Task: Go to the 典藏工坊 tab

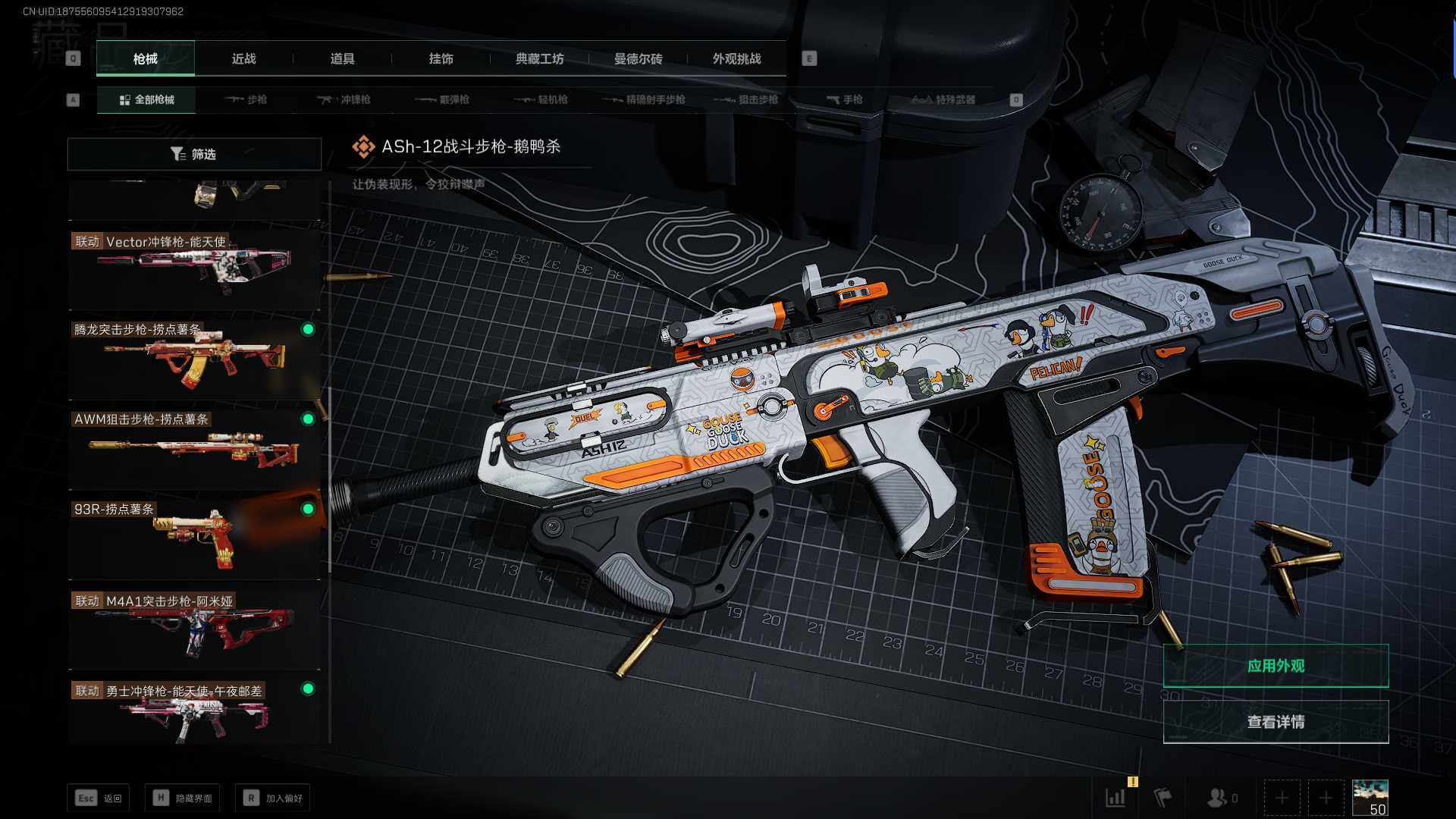Action: [x=539, y=59]
